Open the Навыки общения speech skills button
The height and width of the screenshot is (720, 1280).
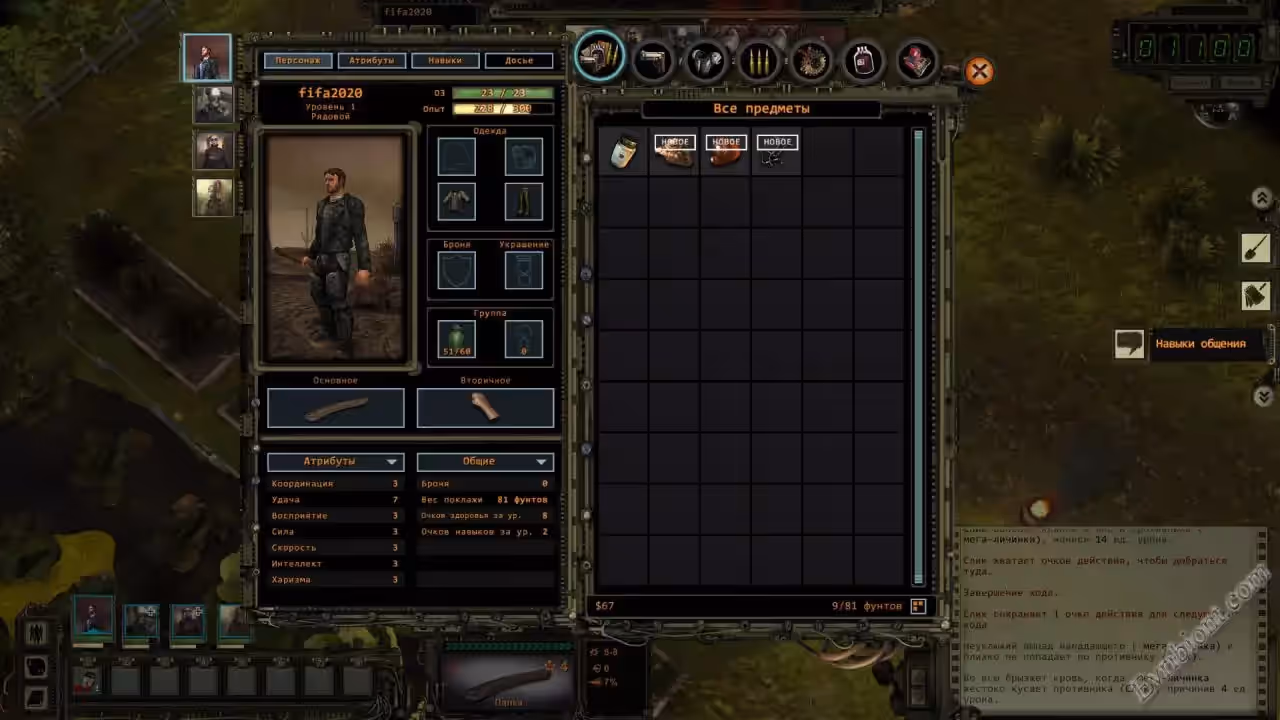pyautogui.click(x=1129, y=344)
